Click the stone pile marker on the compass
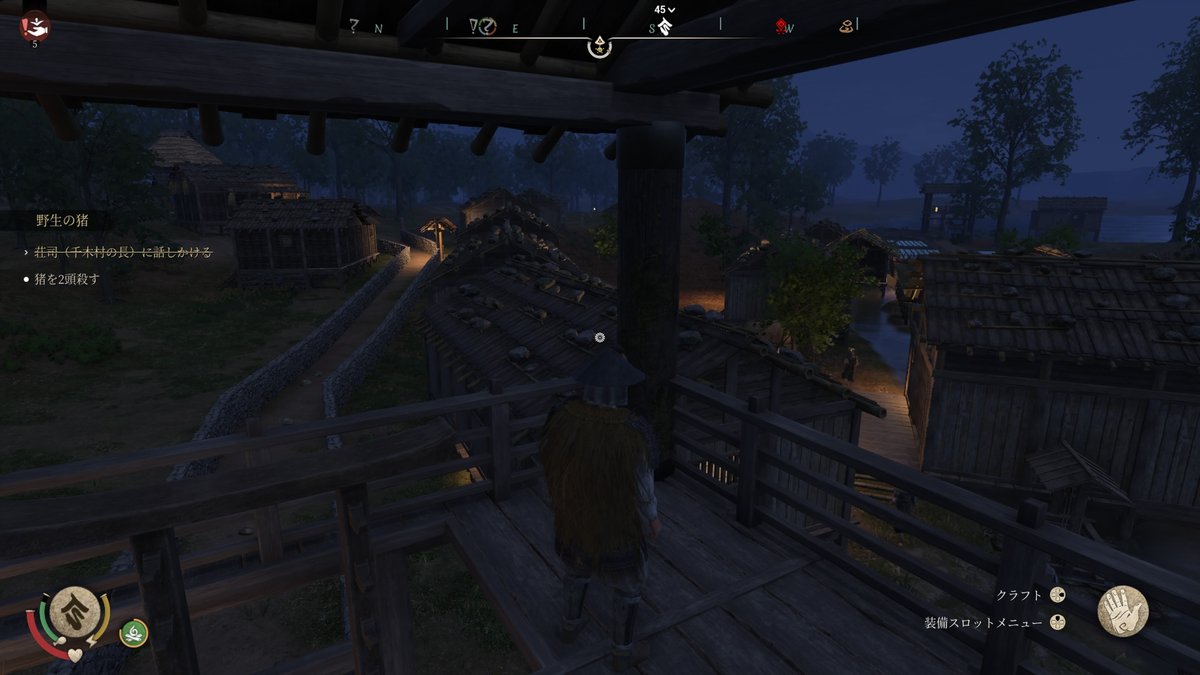This screenshot has width=1200, height=675. [x=846, y=27]
